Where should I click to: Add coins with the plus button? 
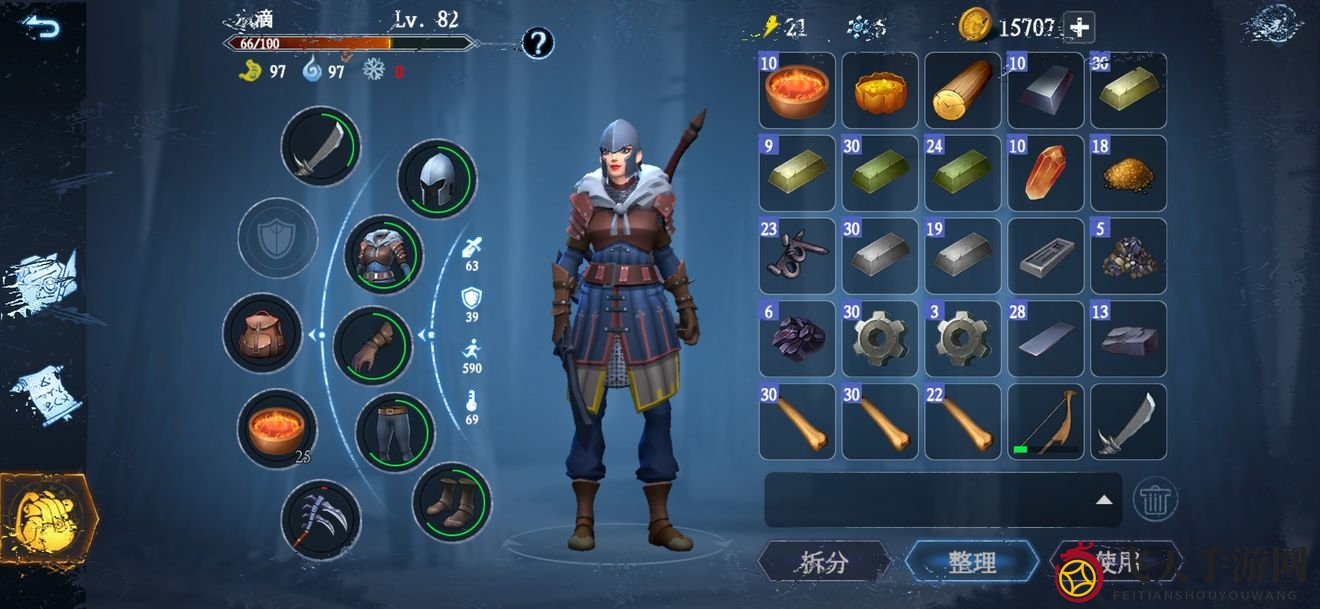click(1079, 28)
